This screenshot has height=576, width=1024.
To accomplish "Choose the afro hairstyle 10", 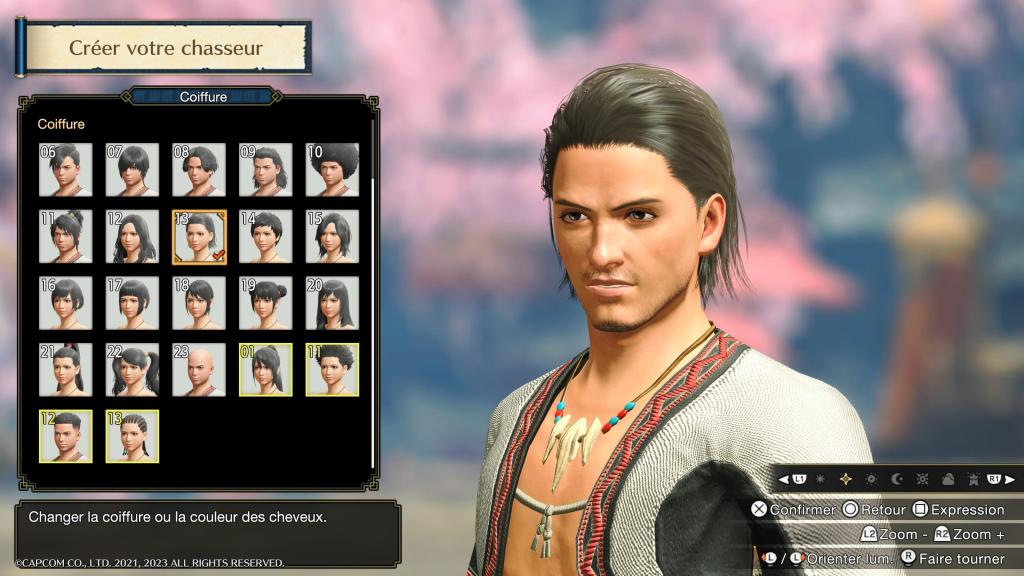I will click(x=332, y=169).
